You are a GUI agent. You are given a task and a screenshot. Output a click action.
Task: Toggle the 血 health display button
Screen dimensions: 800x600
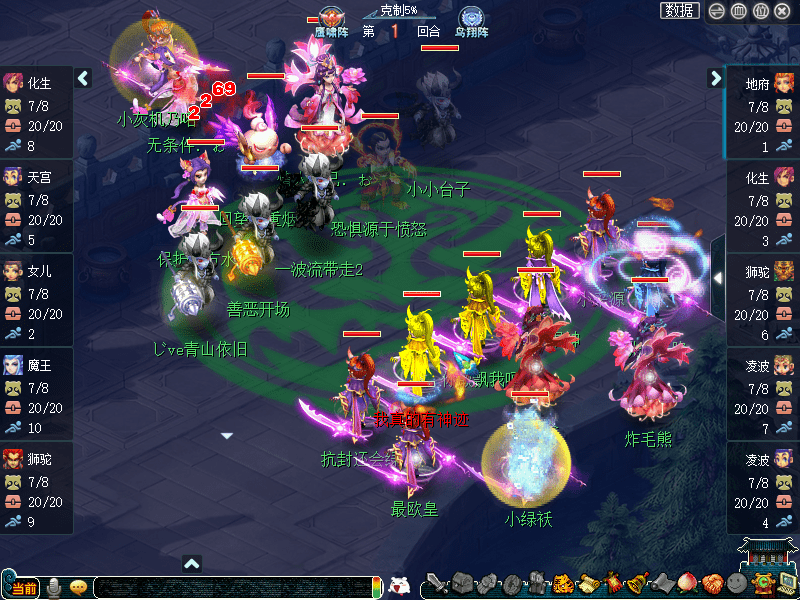coord(738,11)
